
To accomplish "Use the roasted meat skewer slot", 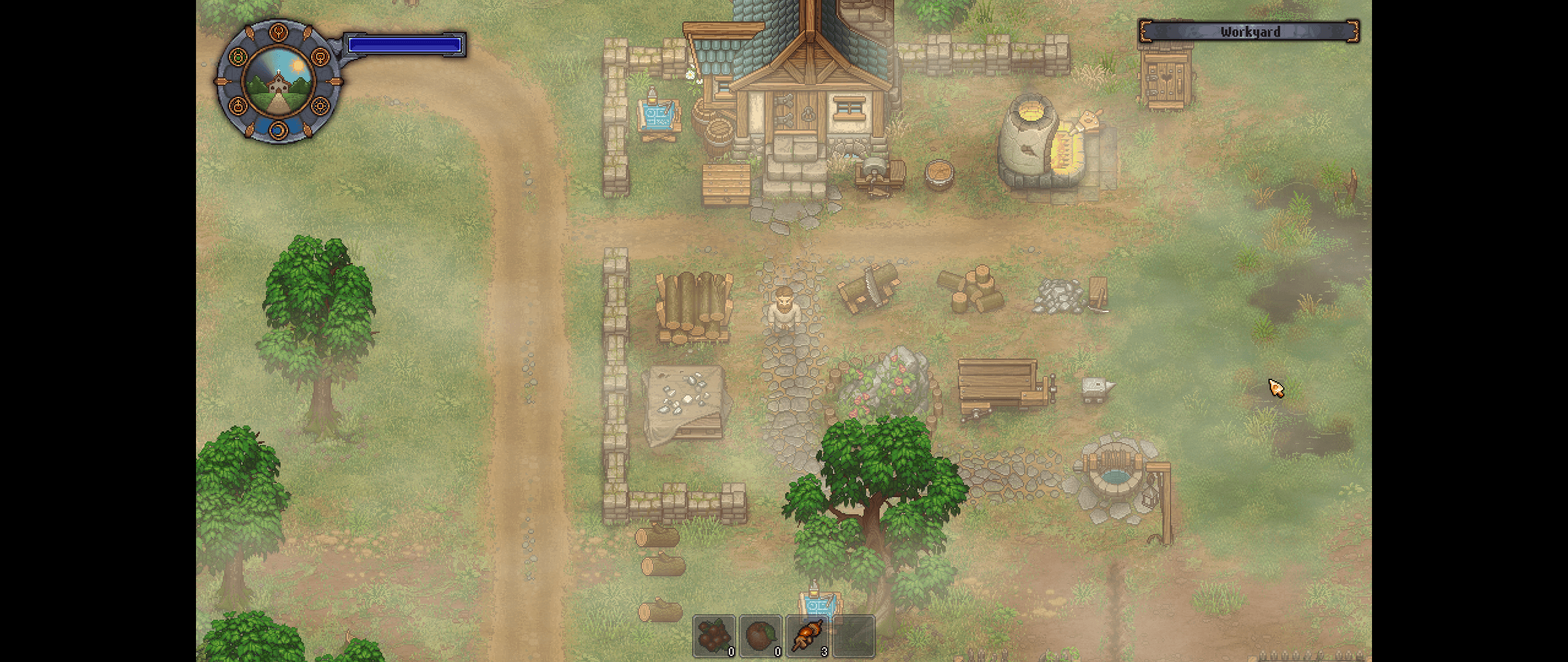I will tap(807, 636).
